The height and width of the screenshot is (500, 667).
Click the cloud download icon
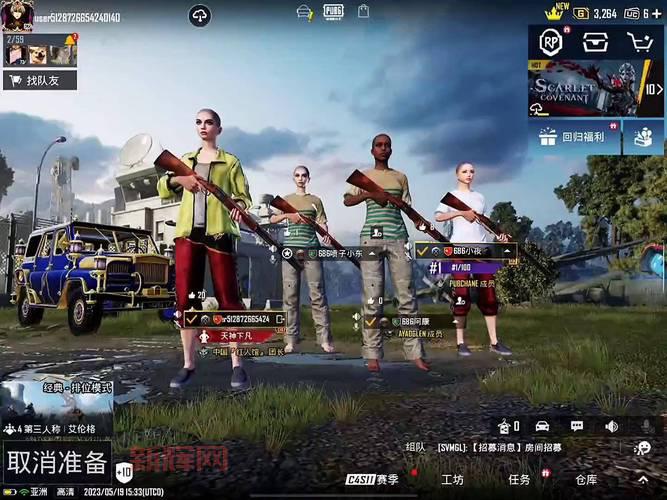click(x=200, y=15)
